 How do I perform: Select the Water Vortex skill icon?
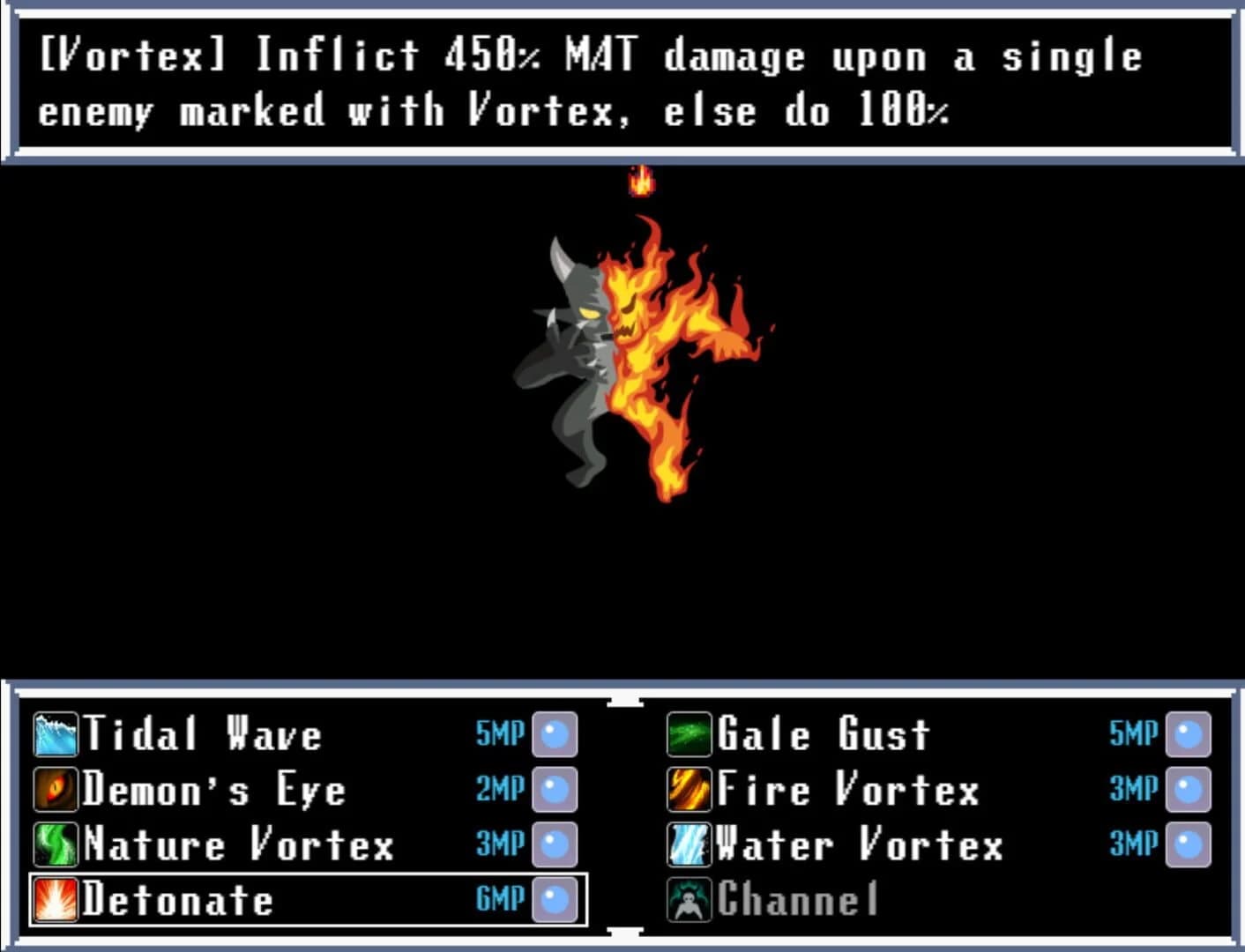pos(688,844)
